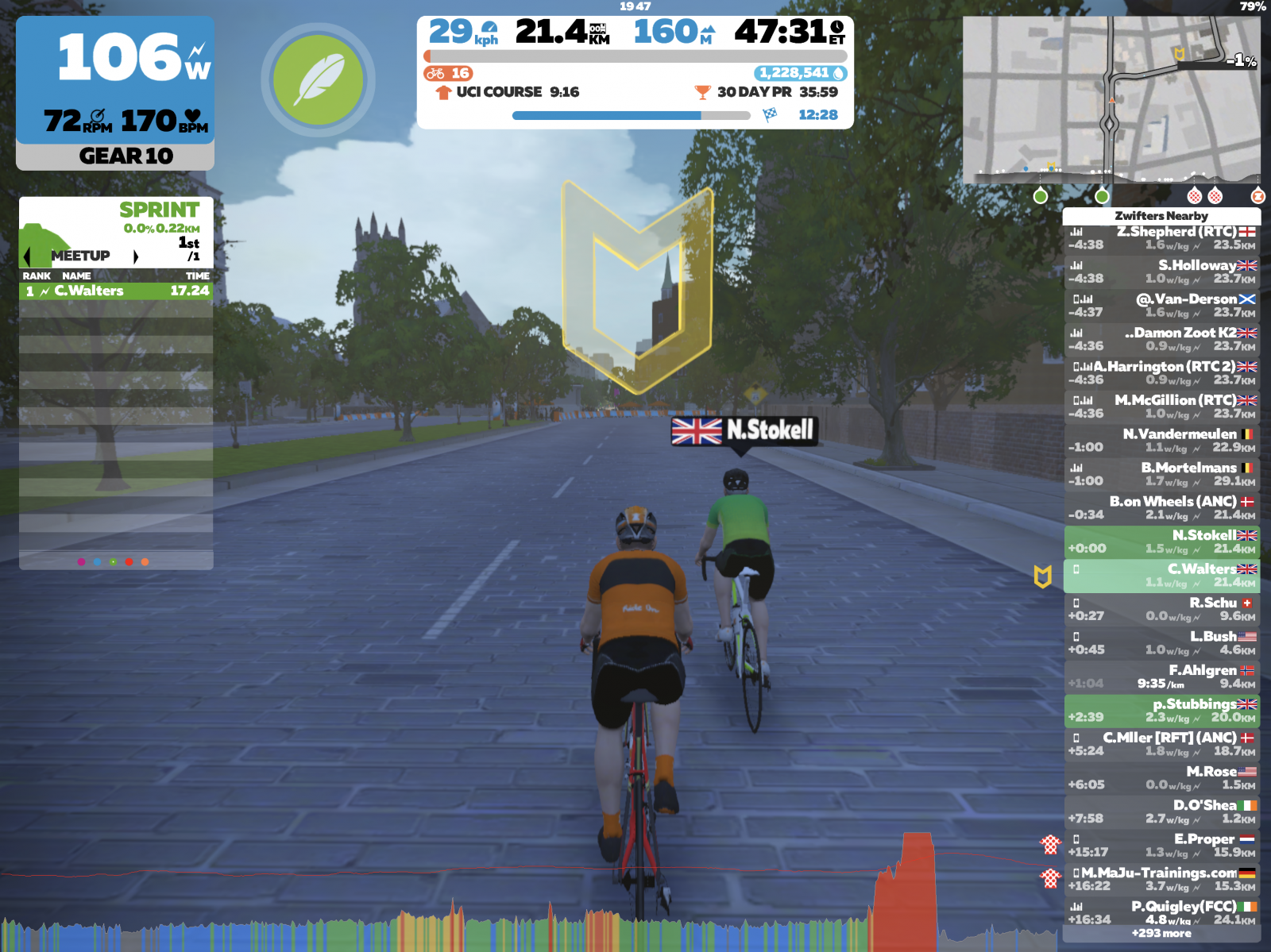This screenshot has width=1271, height=952.
Task: Select the B.on Wheels (ANC) row
Action: point(1161,508)
